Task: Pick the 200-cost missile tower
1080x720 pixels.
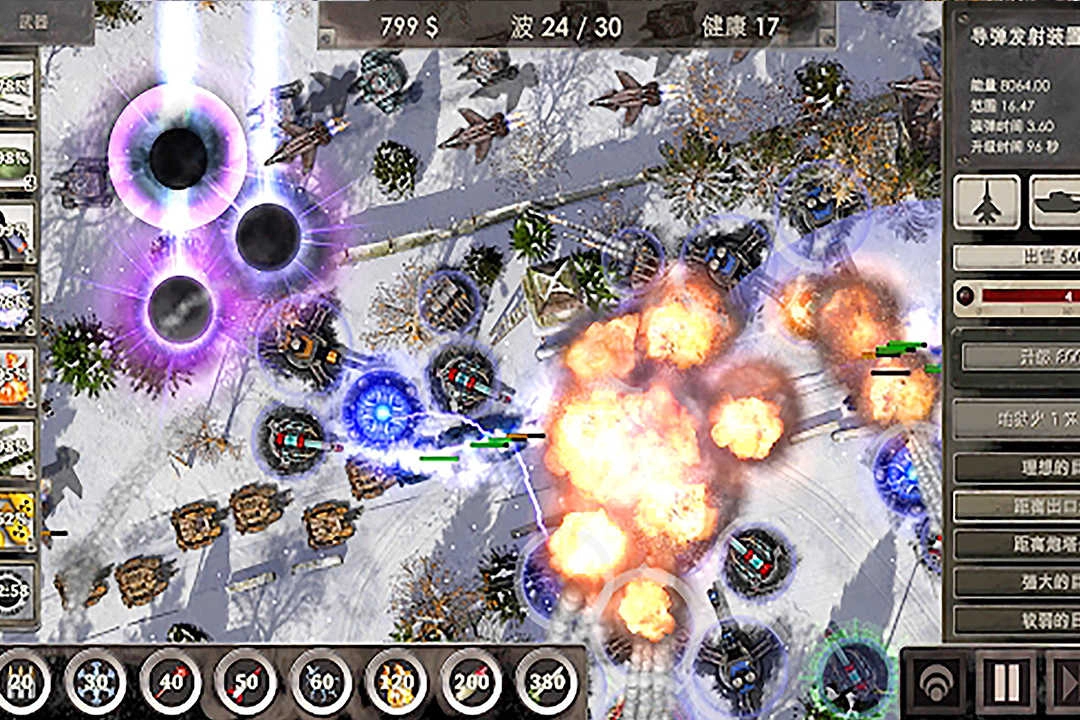Action: (472, 684)
